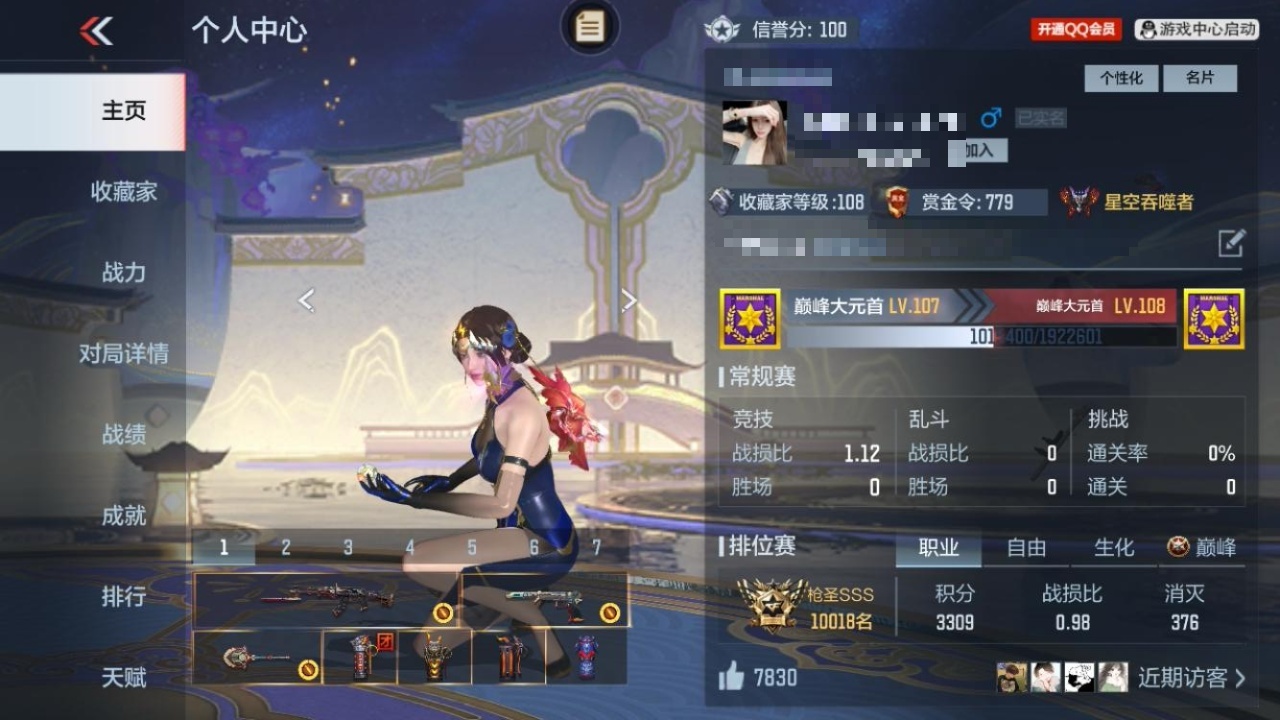1280x720 pixels.
Task: Open 对局详情 match details
Action: tap(123, 354)
